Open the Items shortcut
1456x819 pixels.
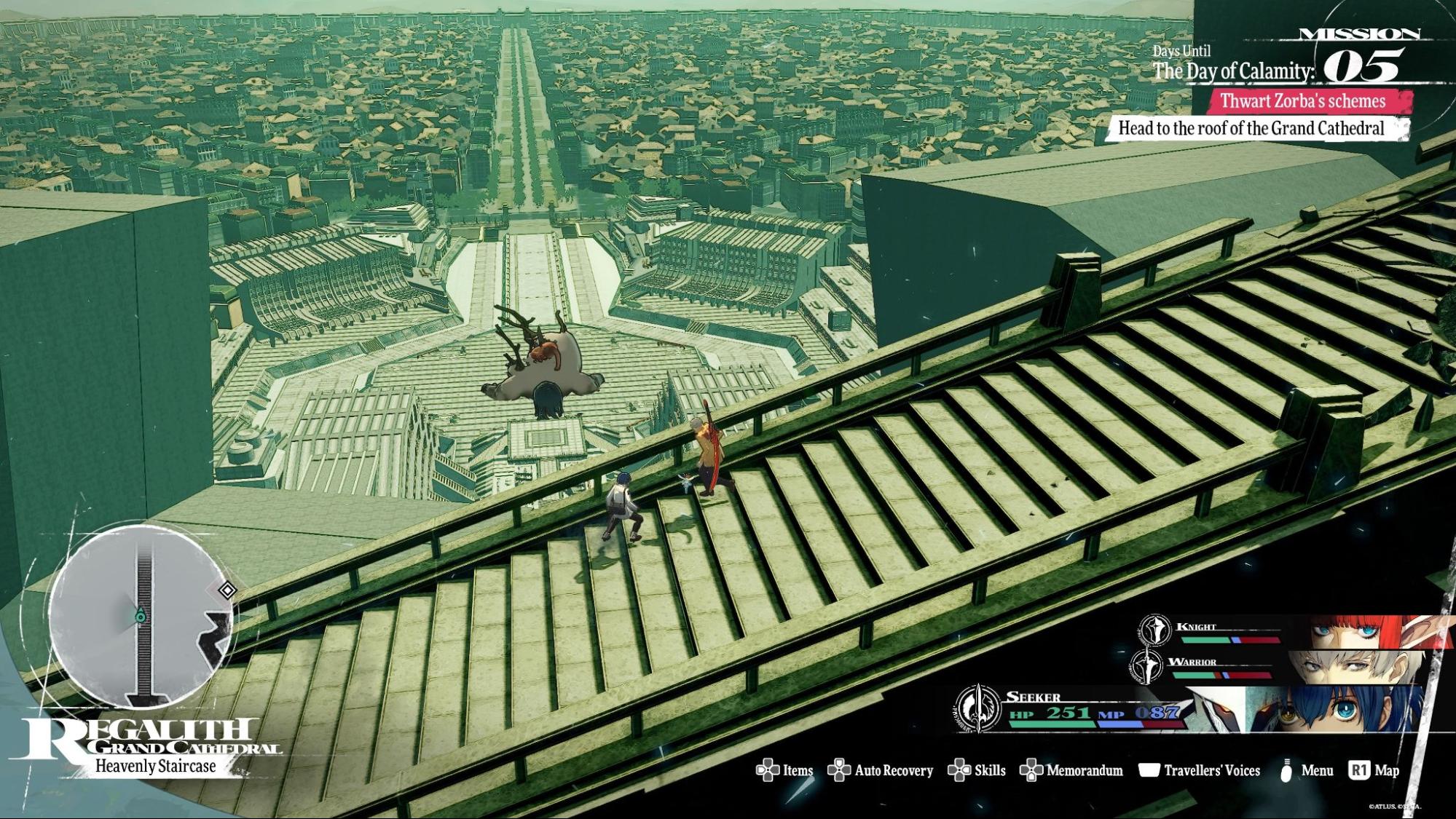pyautogui.click(x=784, y=770)
